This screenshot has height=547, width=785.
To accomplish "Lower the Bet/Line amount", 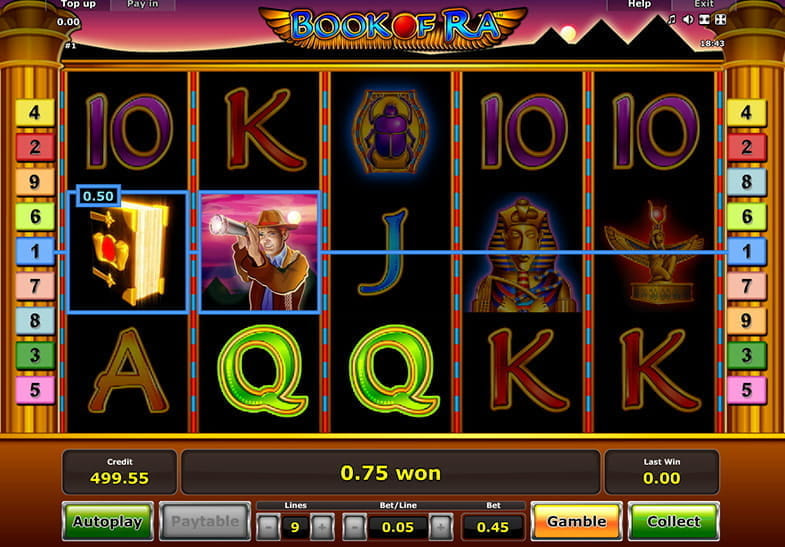I will point(355,526).
